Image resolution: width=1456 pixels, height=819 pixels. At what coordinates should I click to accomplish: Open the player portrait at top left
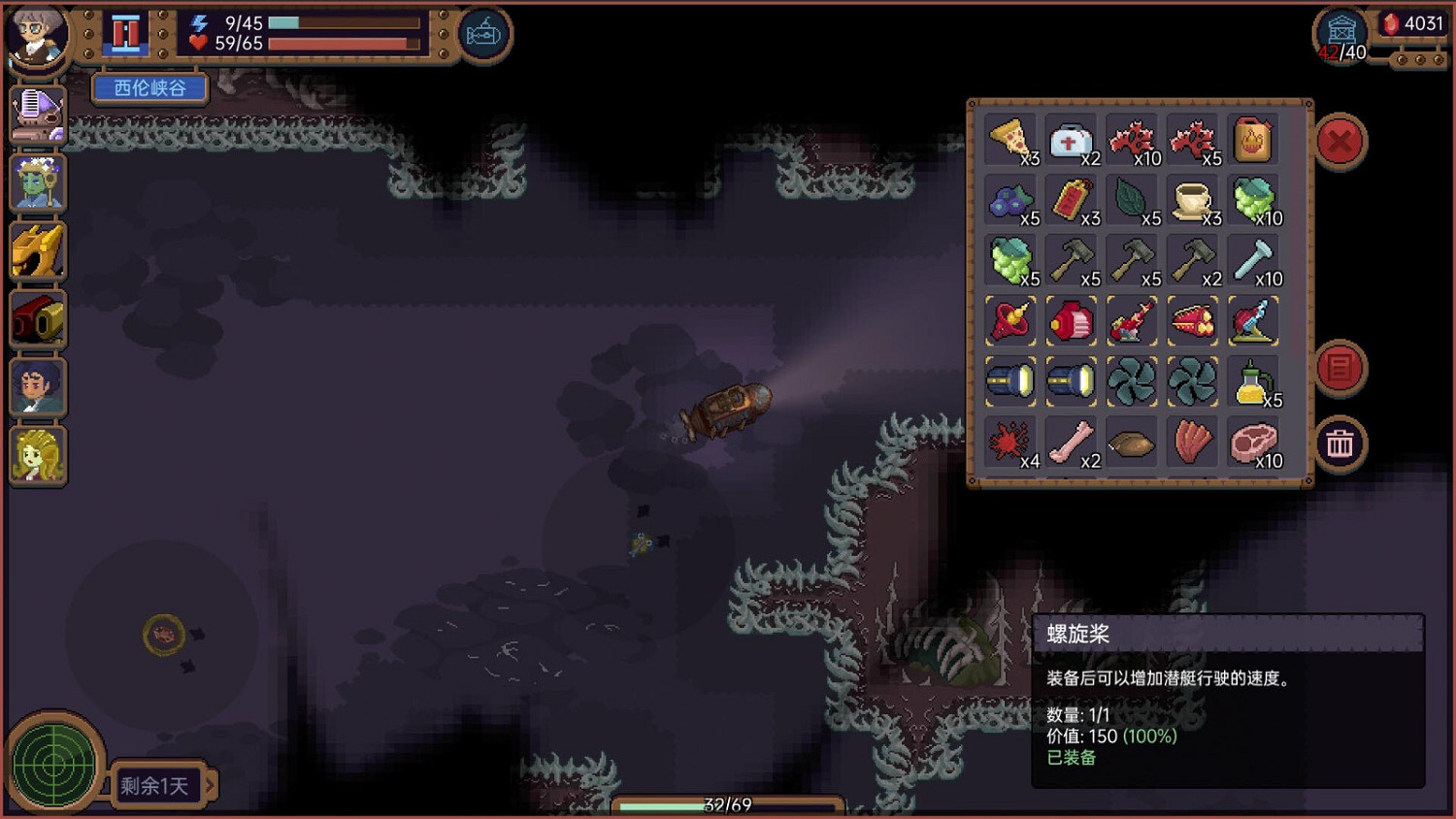point(37,37)
